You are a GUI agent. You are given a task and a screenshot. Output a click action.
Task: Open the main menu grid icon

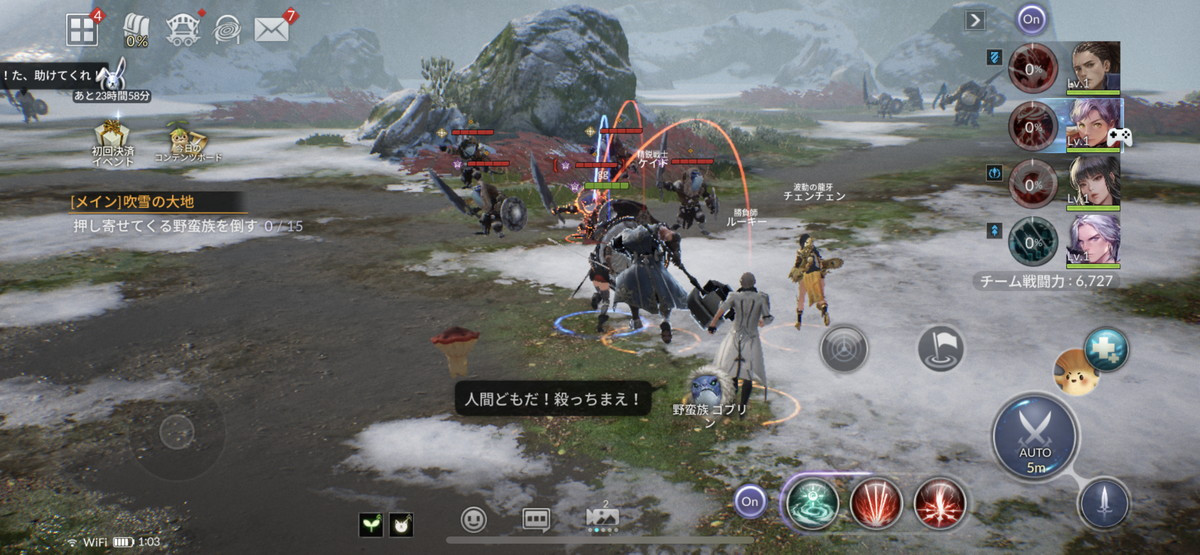coord(82,29)
